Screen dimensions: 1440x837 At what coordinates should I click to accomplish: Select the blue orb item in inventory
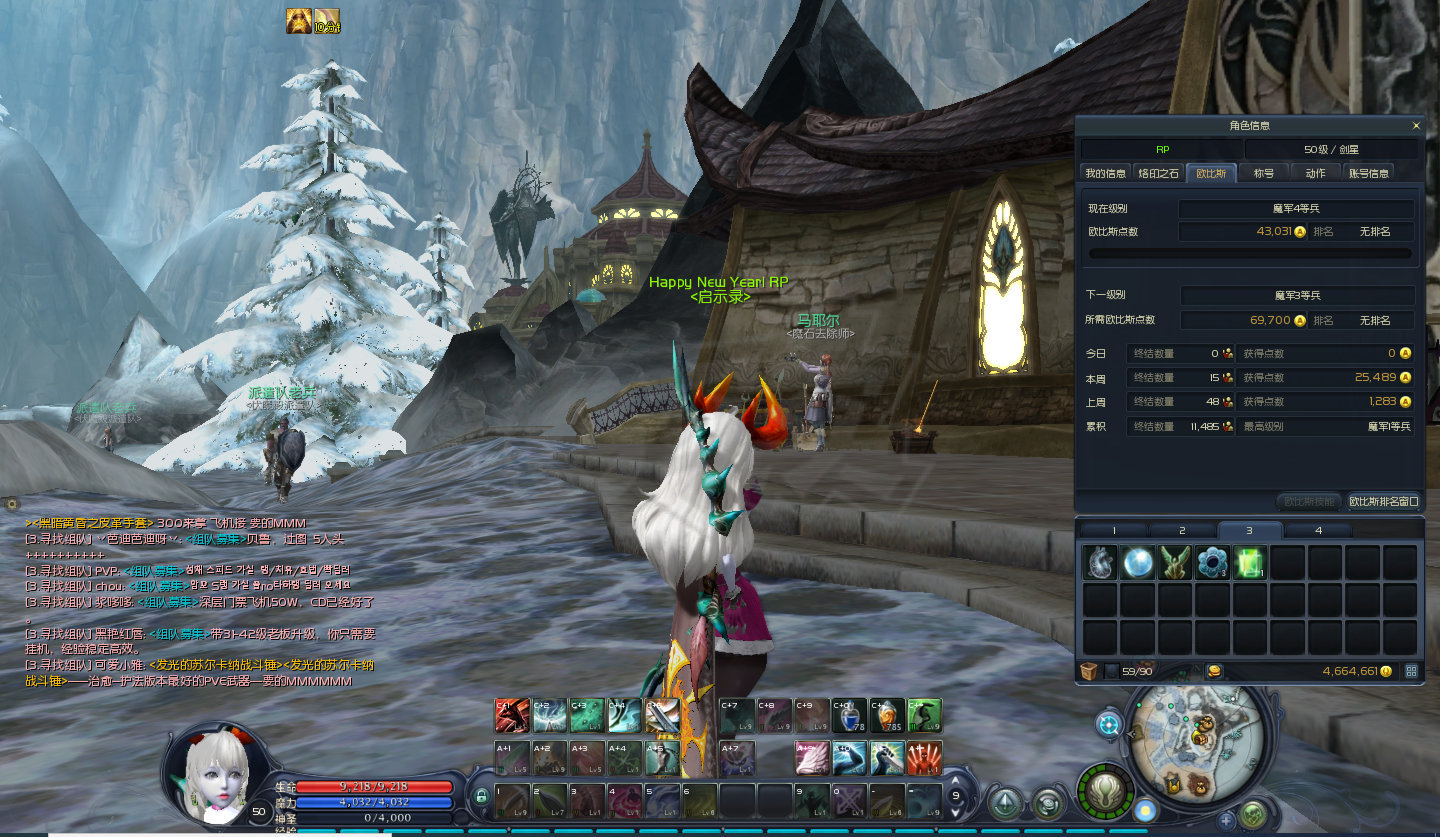click(1138, 563)
